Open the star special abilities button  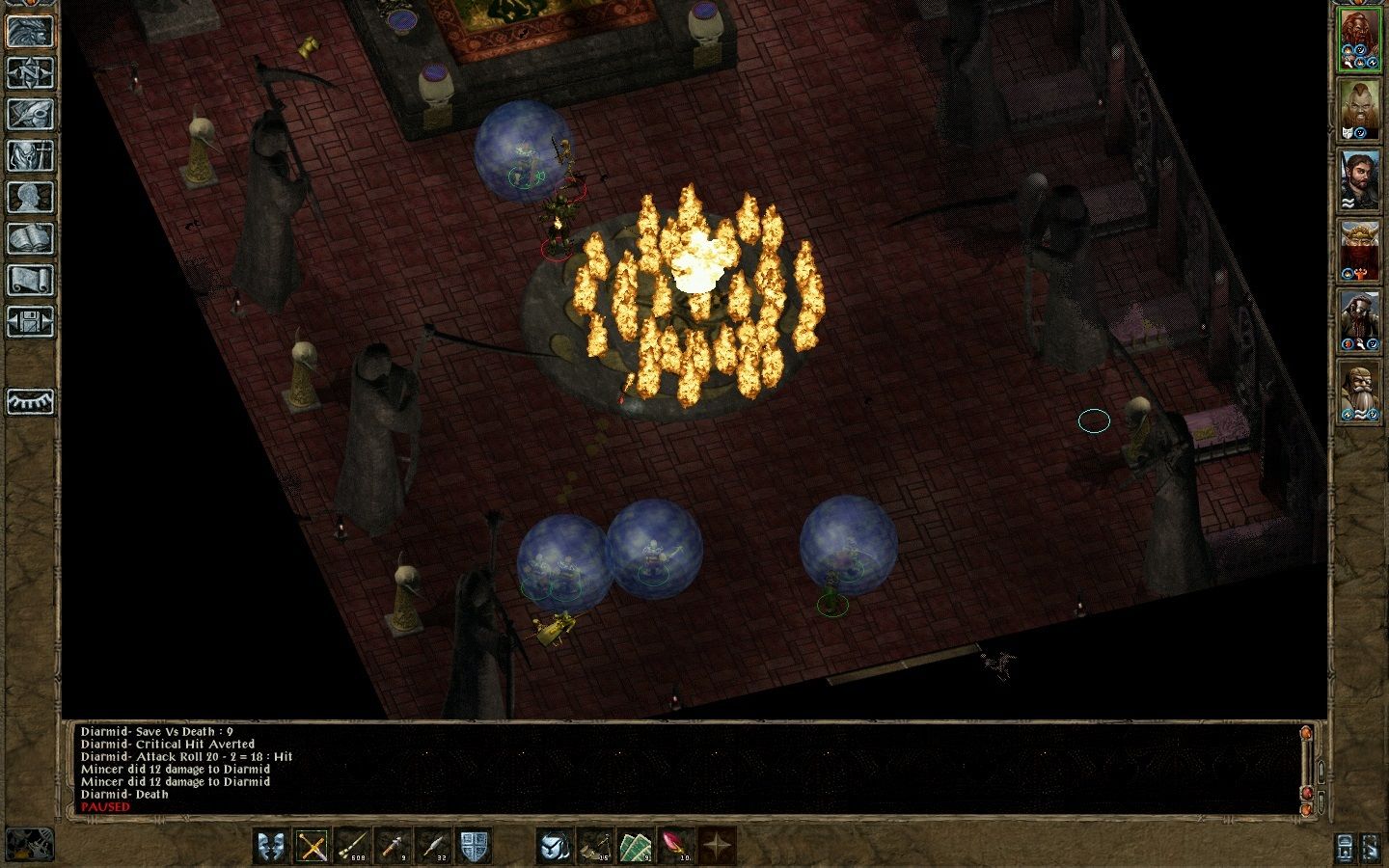point(717,846)
